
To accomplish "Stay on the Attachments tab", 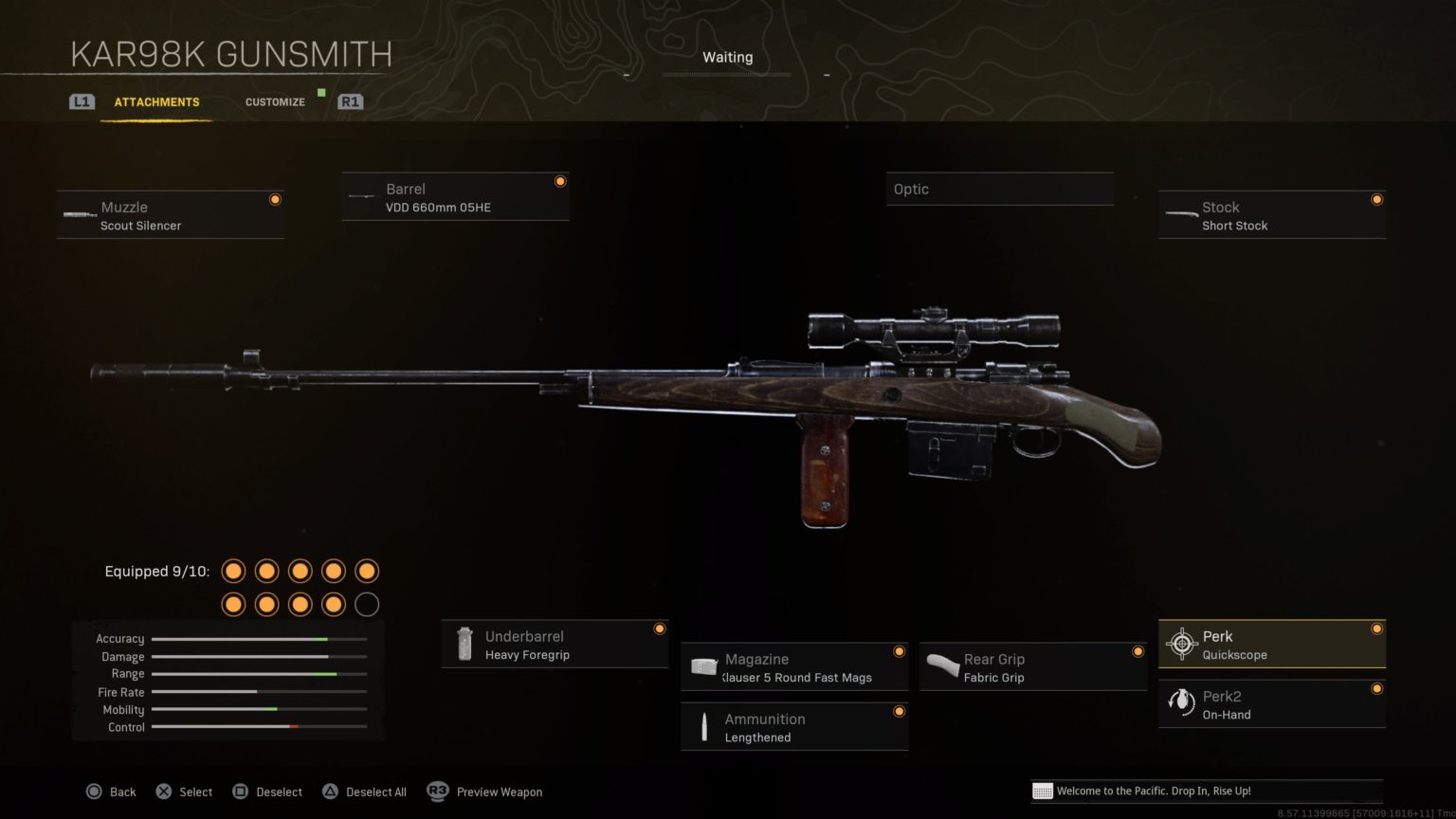I will coord(156,101).
